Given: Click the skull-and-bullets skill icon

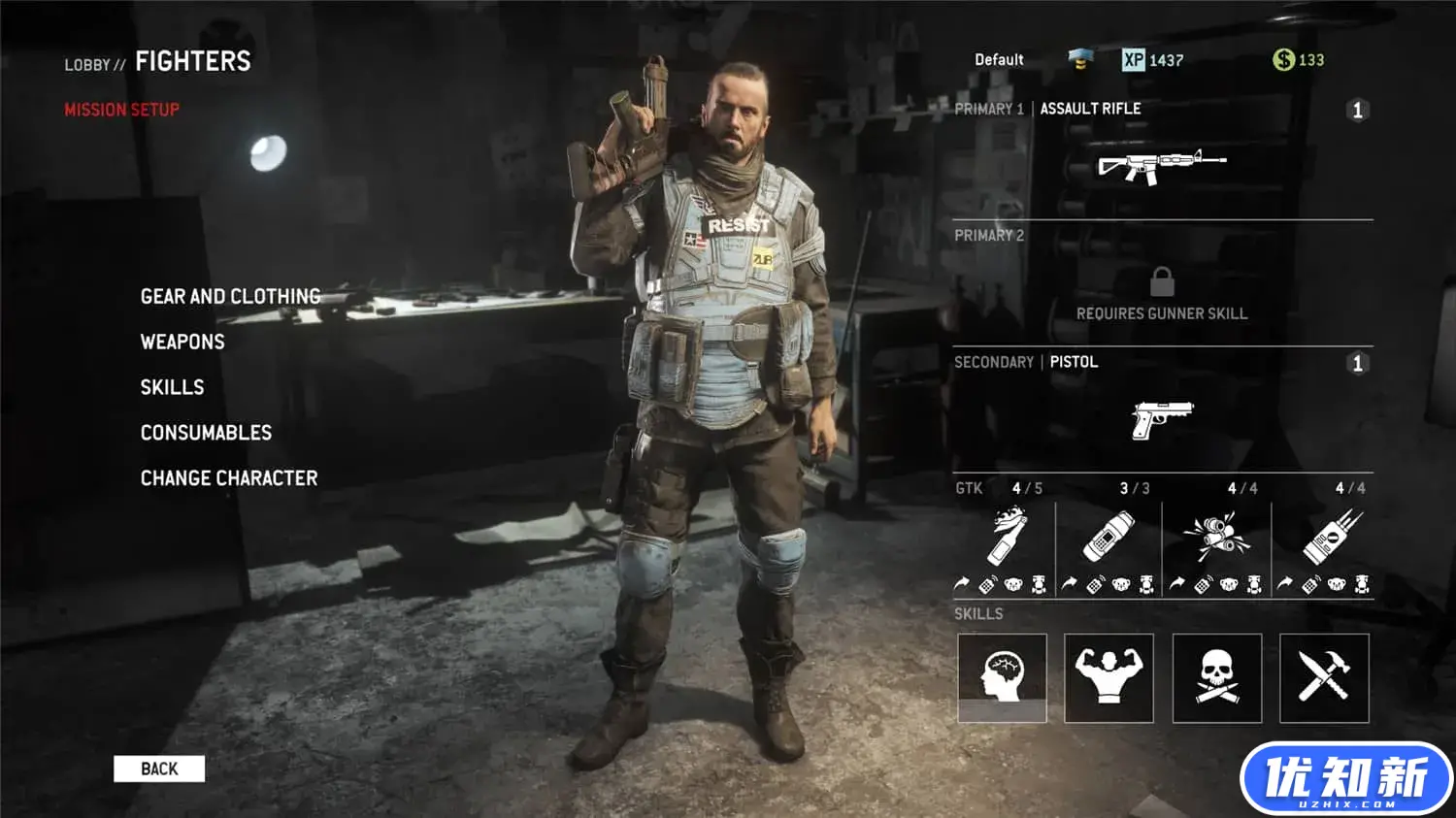Looking at the screenshot, I should click(1217, 677).
